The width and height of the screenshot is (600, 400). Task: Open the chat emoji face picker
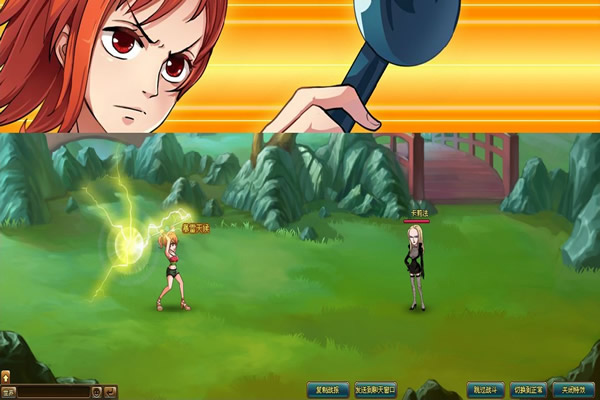[97, 391]
